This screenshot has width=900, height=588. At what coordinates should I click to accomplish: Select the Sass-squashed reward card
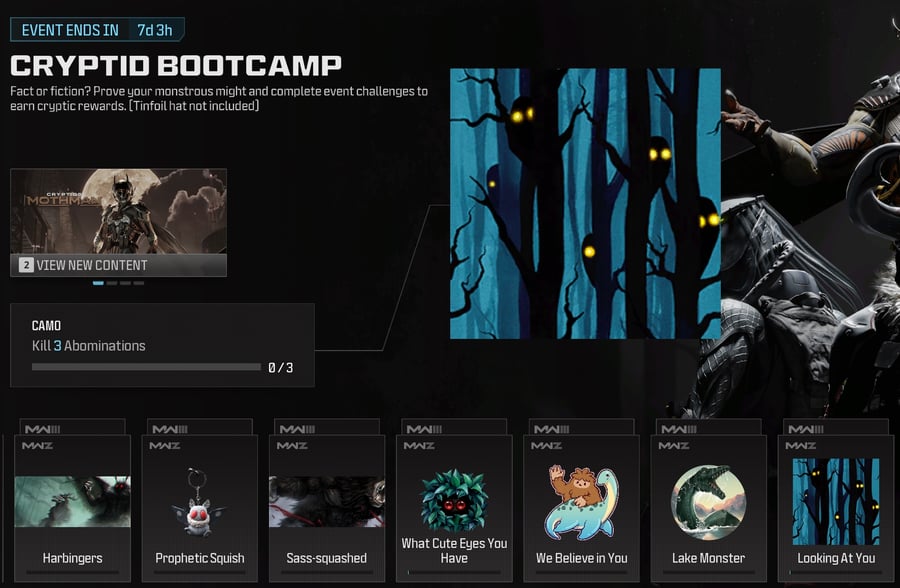point(327,505)
